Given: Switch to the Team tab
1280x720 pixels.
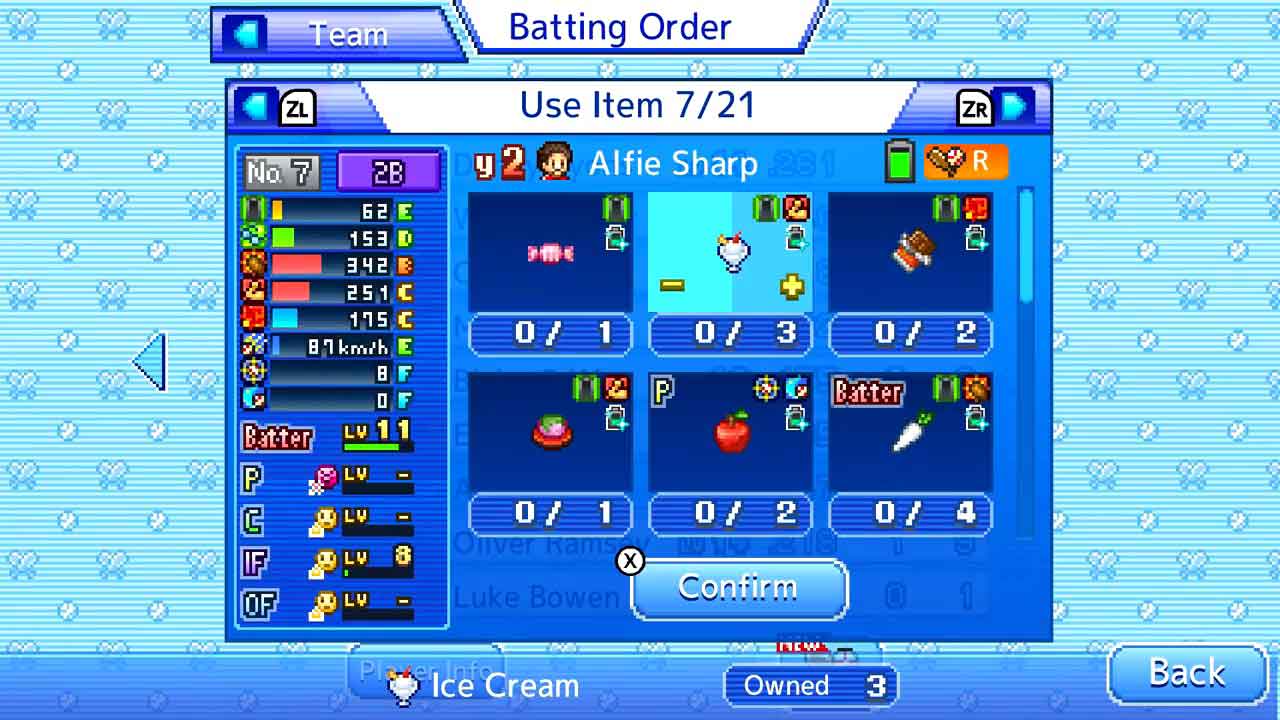Looking at the screenshot, I should [335, 34].
